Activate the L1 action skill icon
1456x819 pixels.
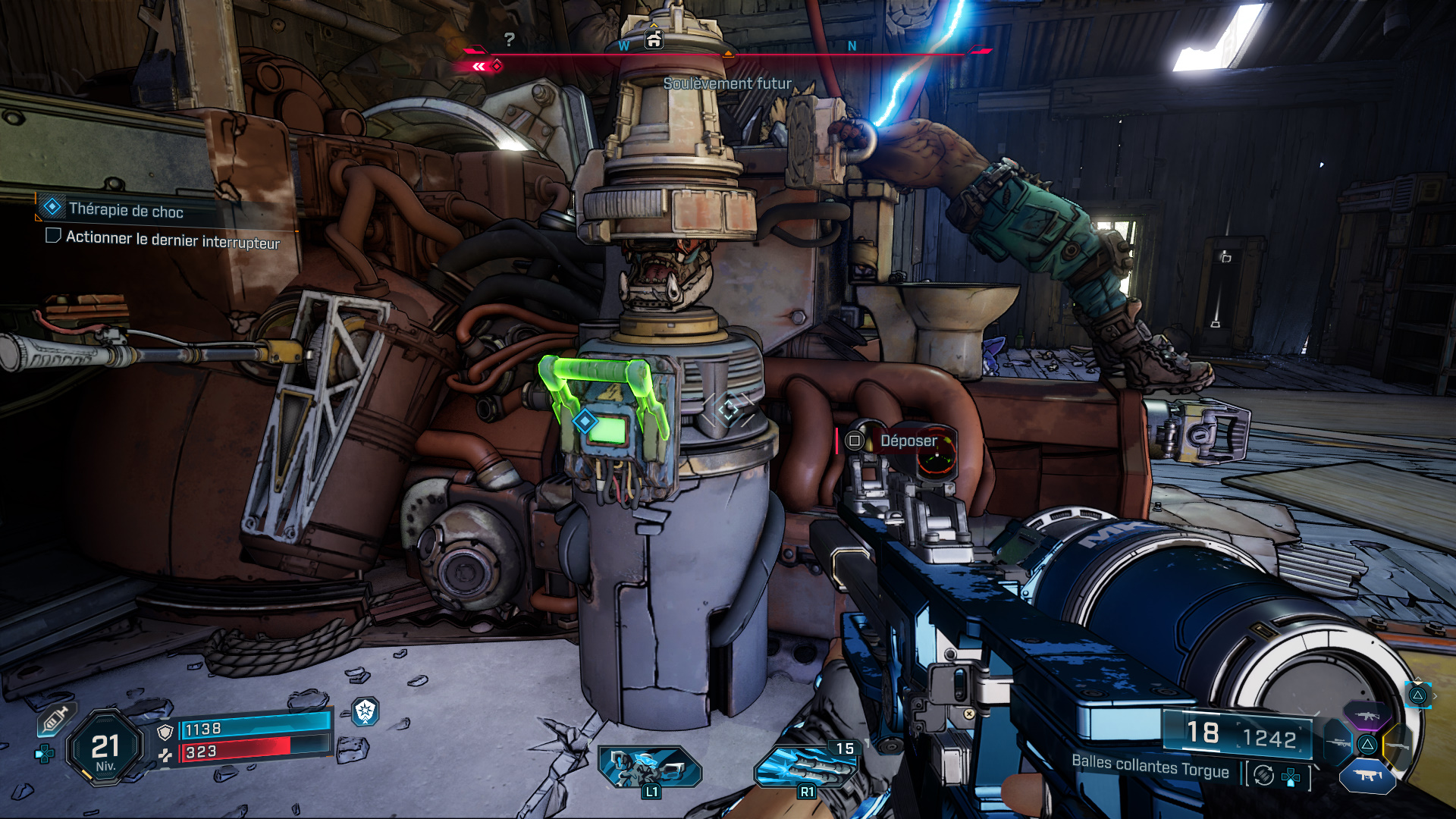point(649,767)
